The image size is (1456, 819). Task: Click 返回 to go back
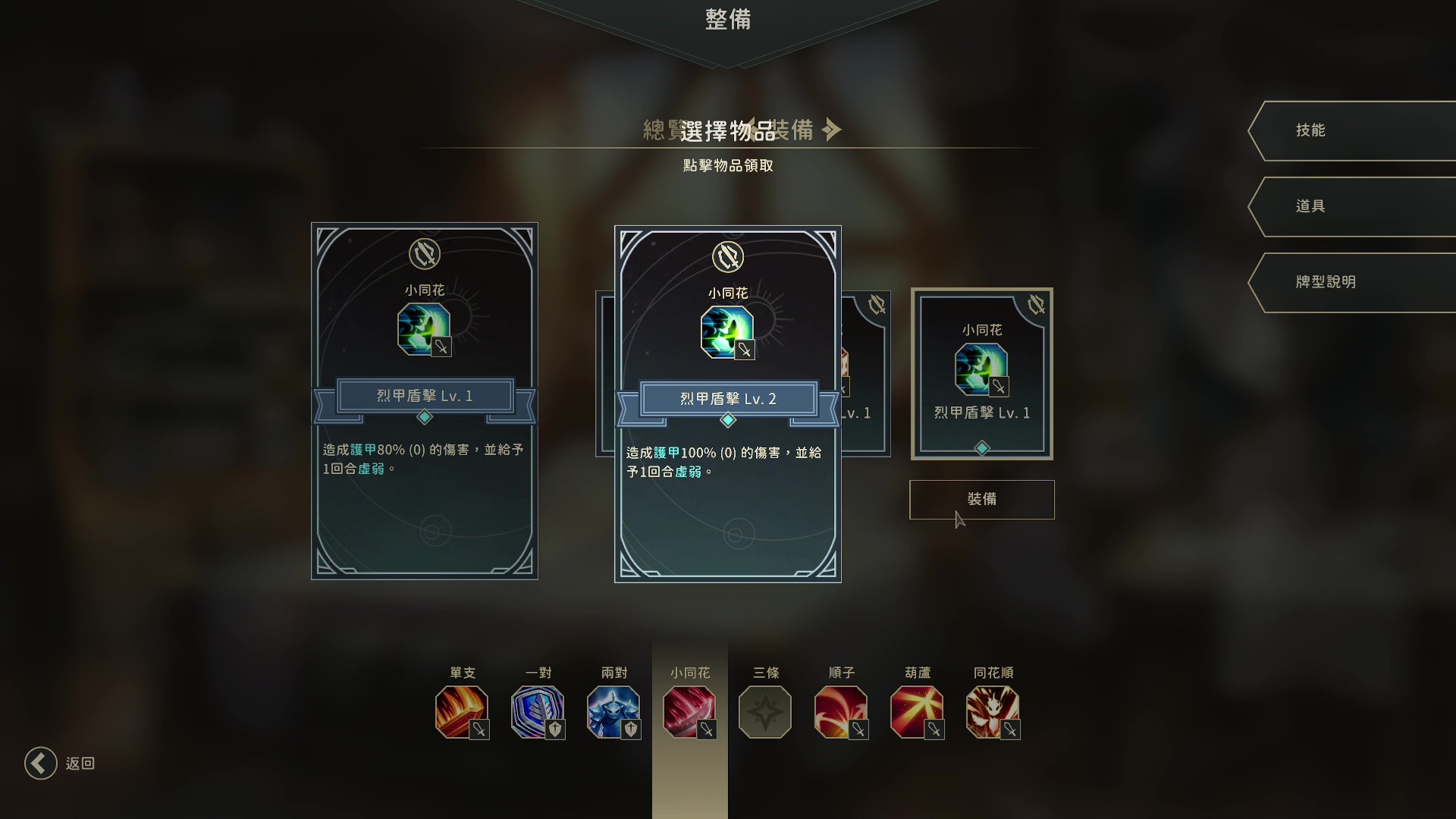(60, 764)
